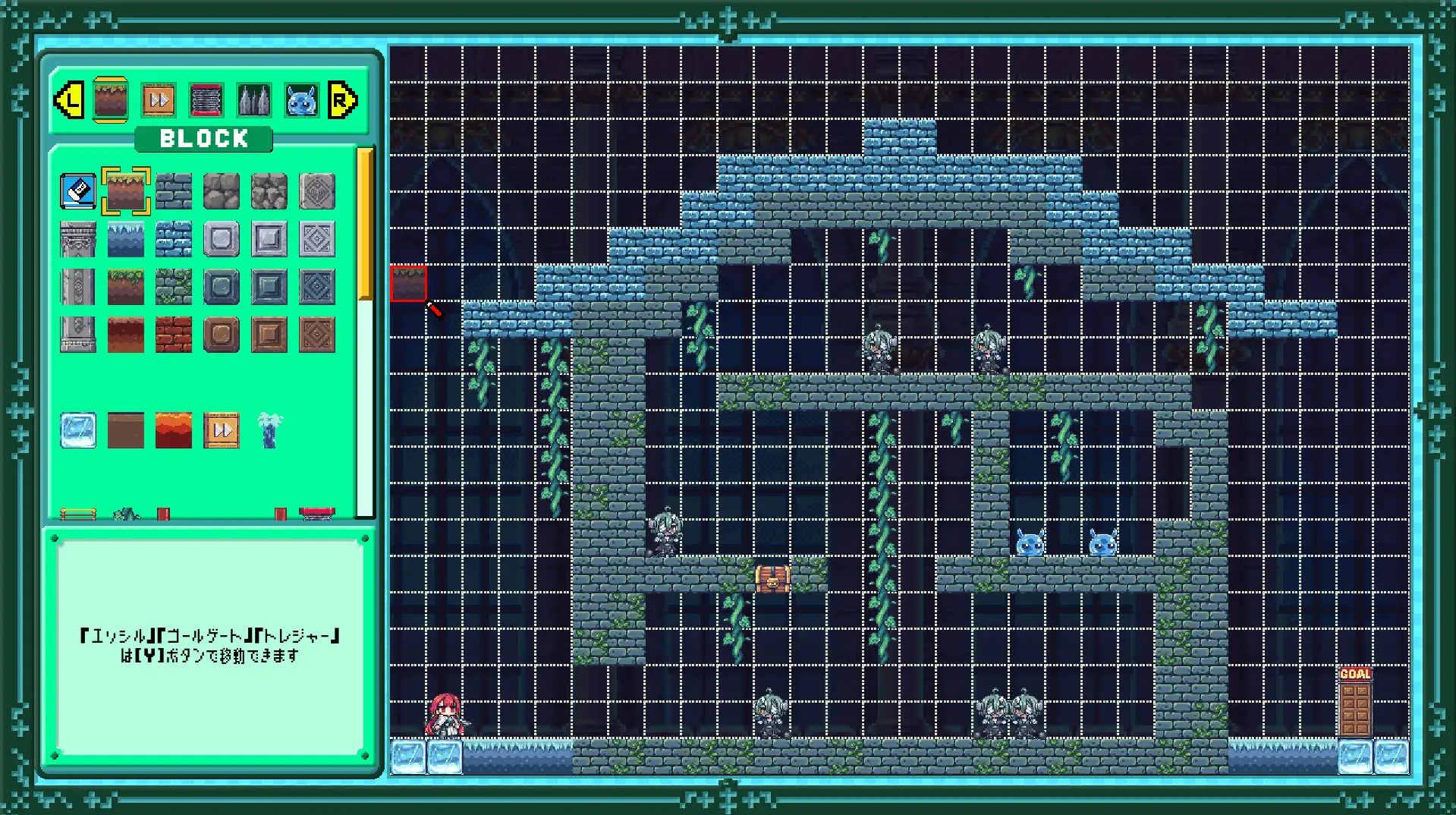Pick the carved stone pillar top tile
The image size is (1456, 815).
(78, 239)
